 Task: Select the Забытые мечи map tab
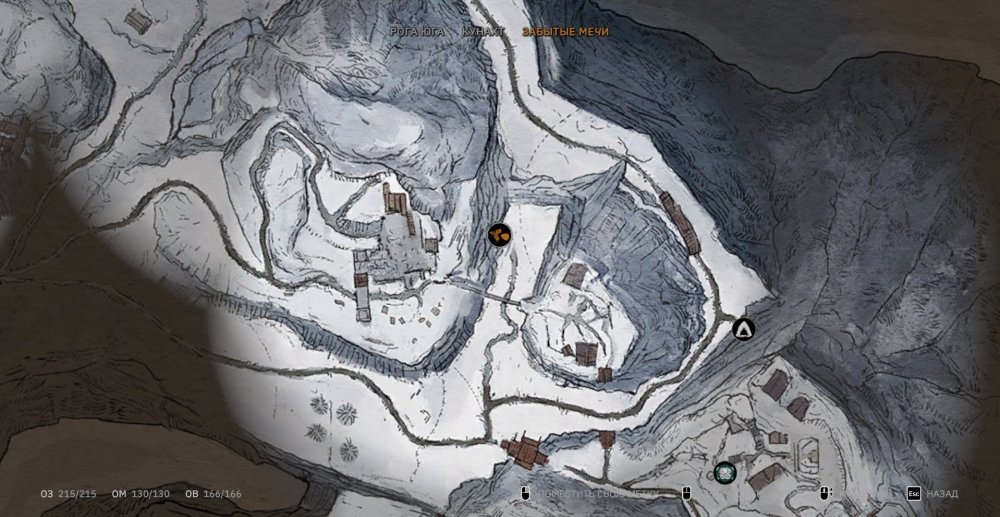click(x=565, y=32)
